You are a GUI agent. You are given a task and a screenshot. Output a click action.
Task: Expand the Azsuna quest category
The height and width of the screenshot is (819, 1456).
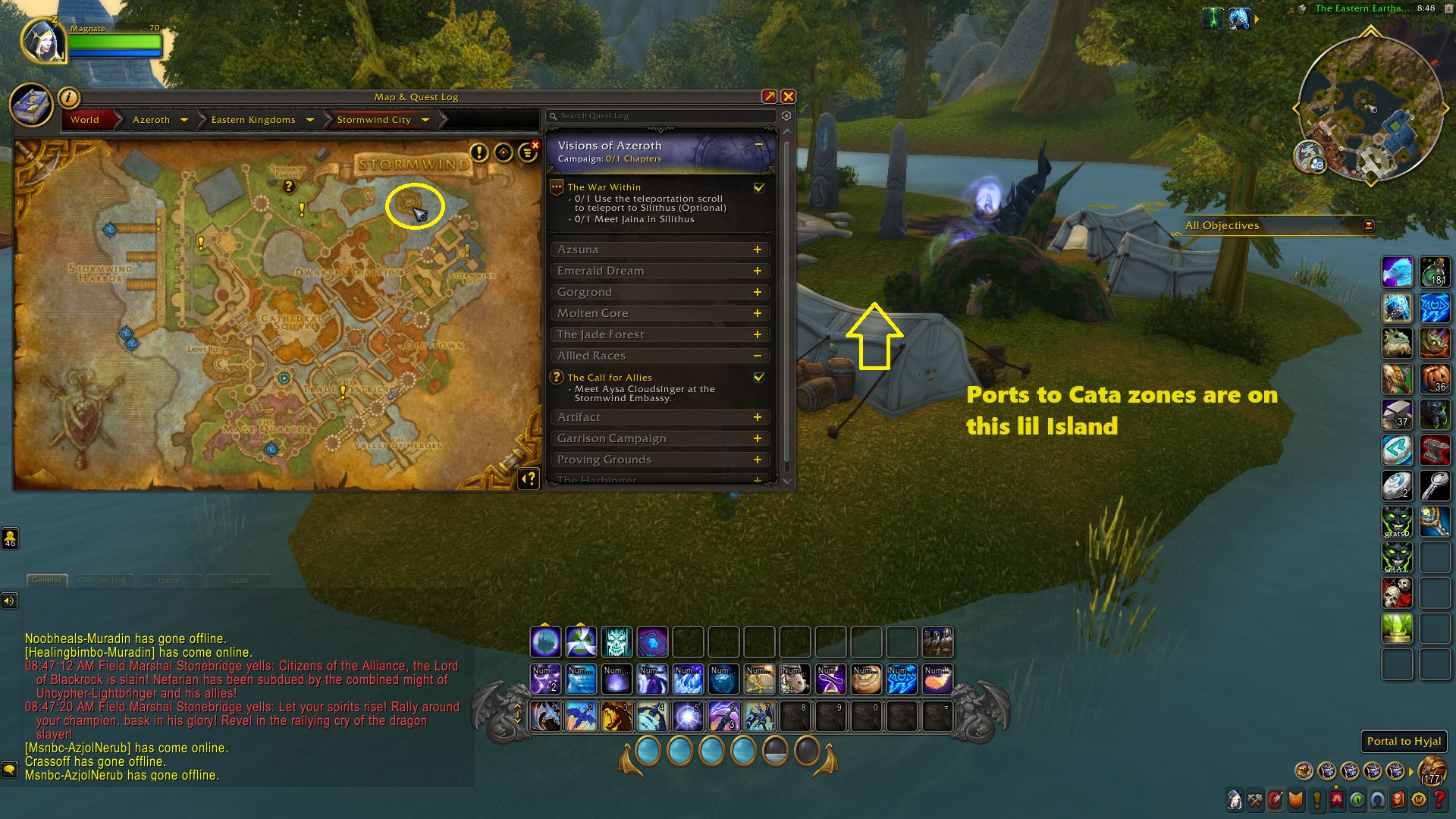pyautogui.click(x=757, y=249)
